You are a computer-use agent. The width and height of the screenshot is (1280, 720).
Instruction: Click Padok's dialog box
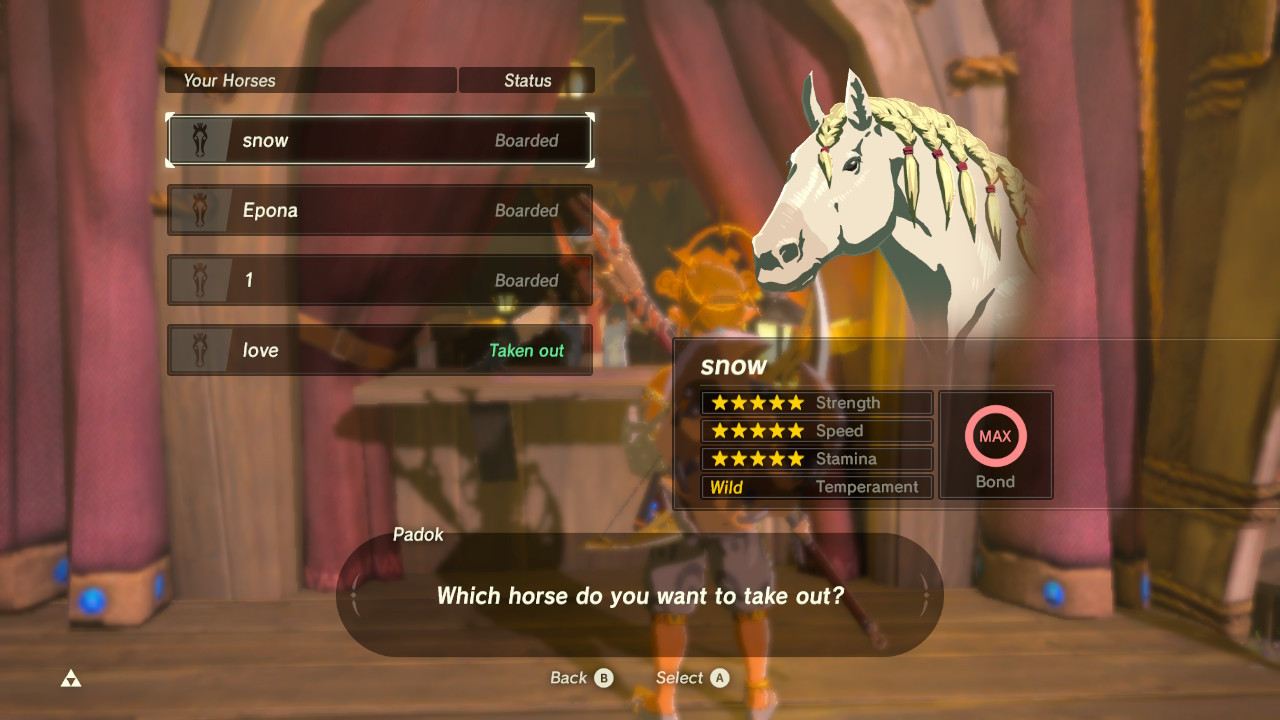tap(640, 595)
